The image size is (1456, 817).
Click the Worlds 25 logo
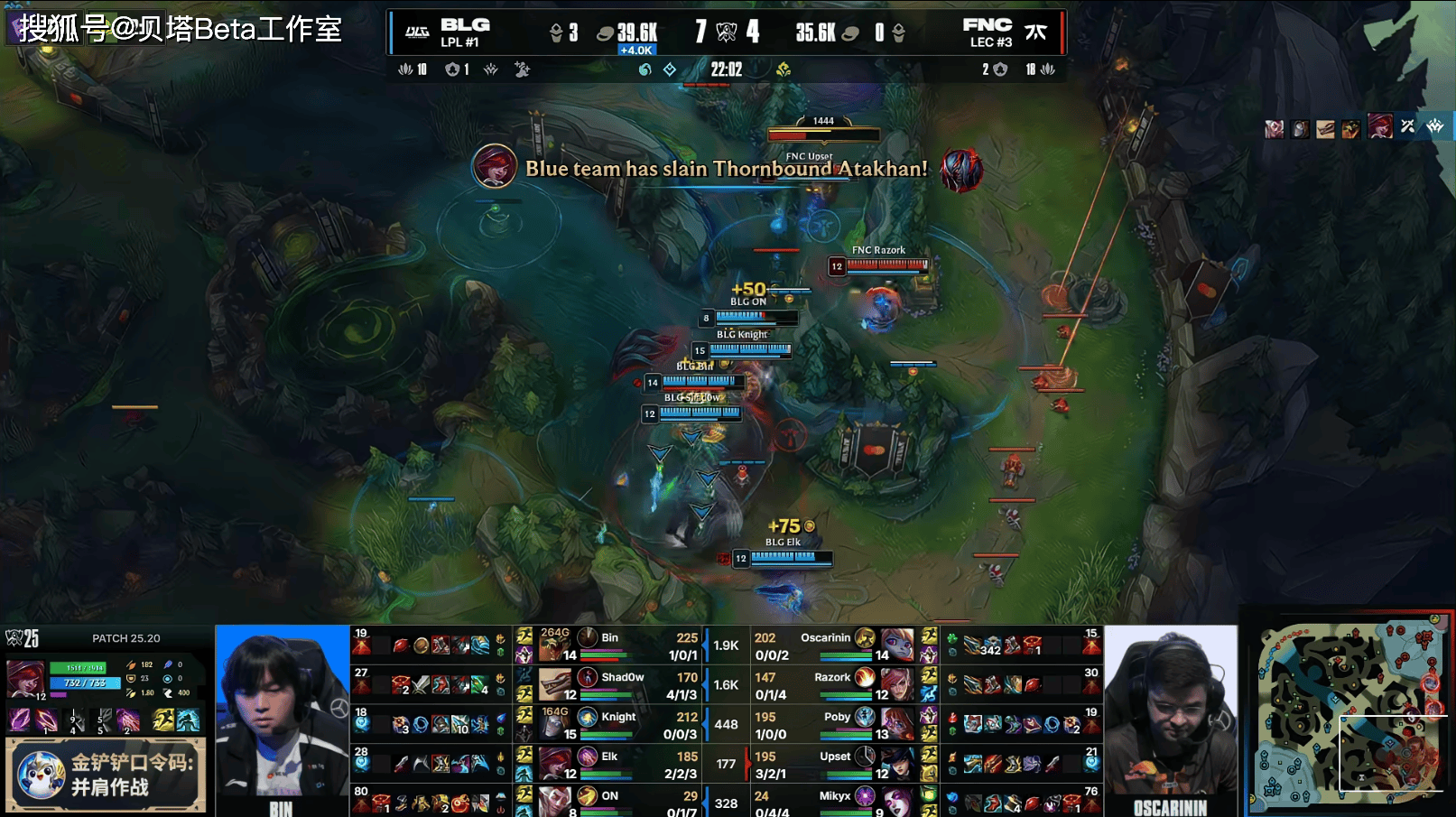(23, 638)
